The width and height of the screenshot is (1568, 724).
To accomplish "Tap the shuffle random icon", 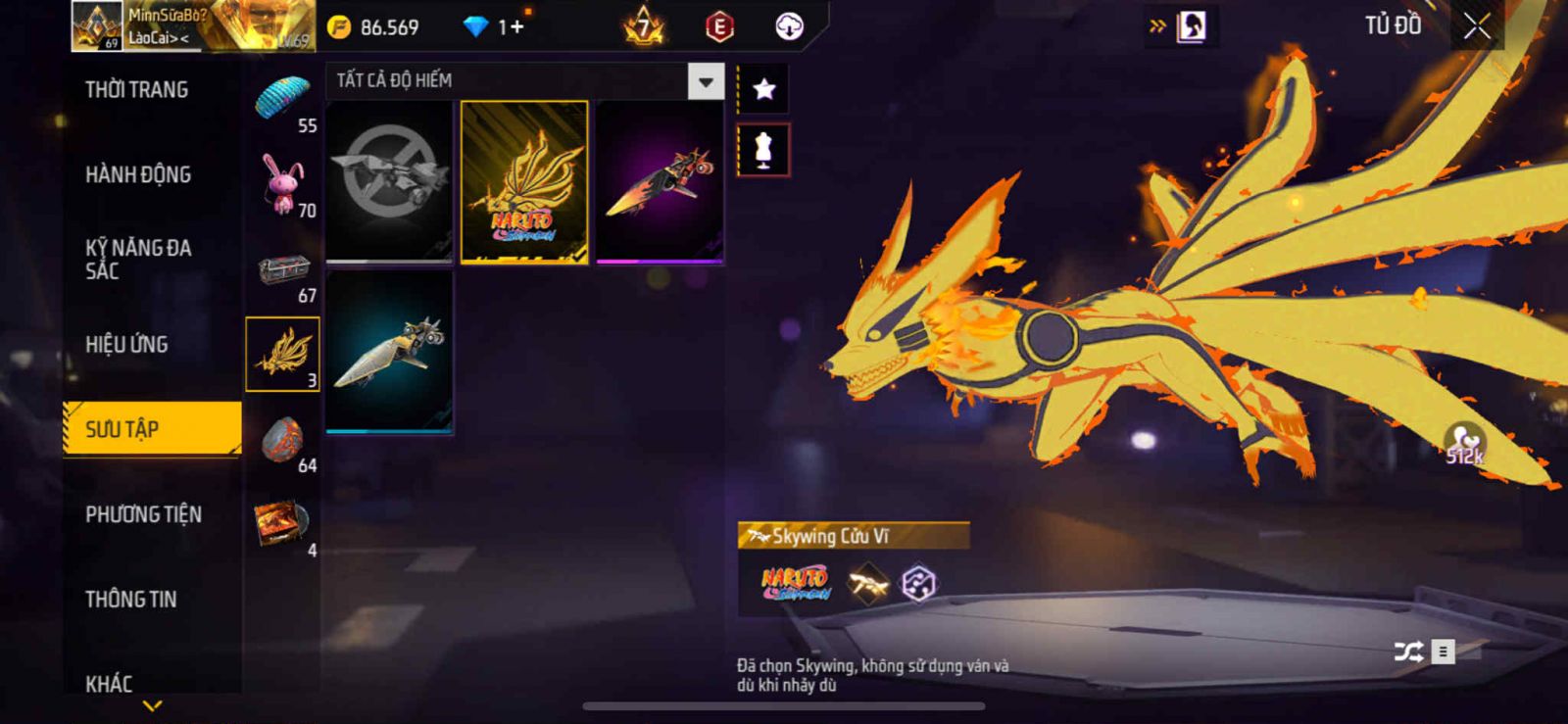I will [x=1408, y=652].
